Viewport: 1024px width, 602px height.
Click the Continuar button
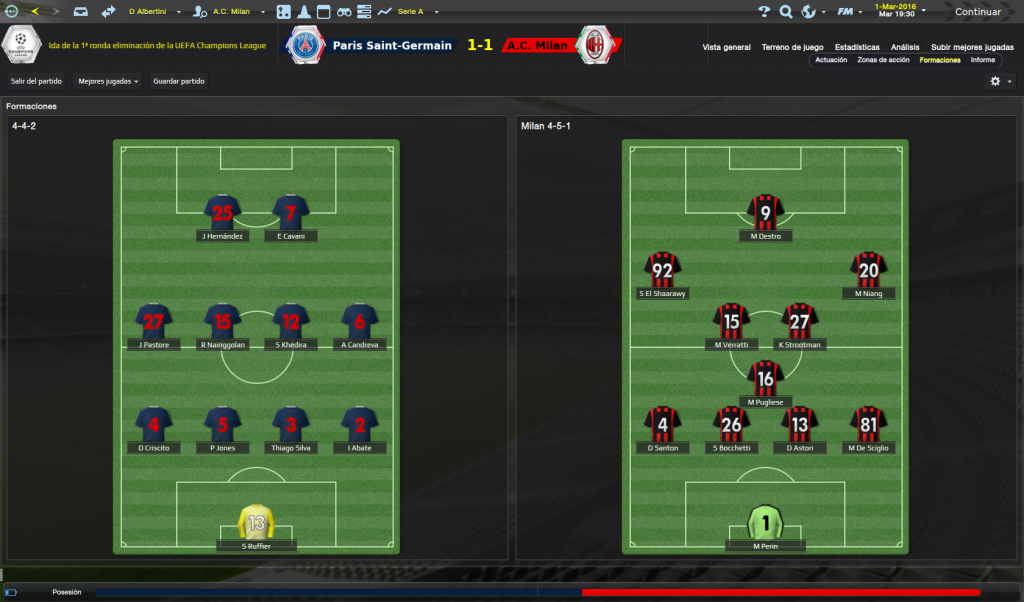click(x=977, y=12)
